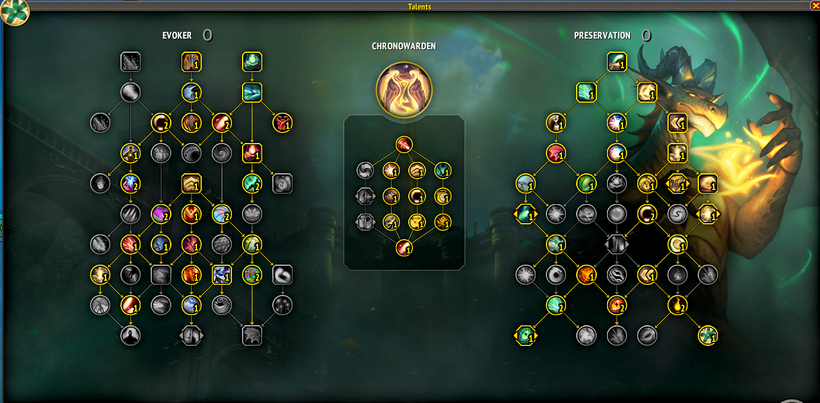Choose the final capstone node of the Chronowarden tree
The height and width of the screenshot is (403, 820).
coord(403,247)
